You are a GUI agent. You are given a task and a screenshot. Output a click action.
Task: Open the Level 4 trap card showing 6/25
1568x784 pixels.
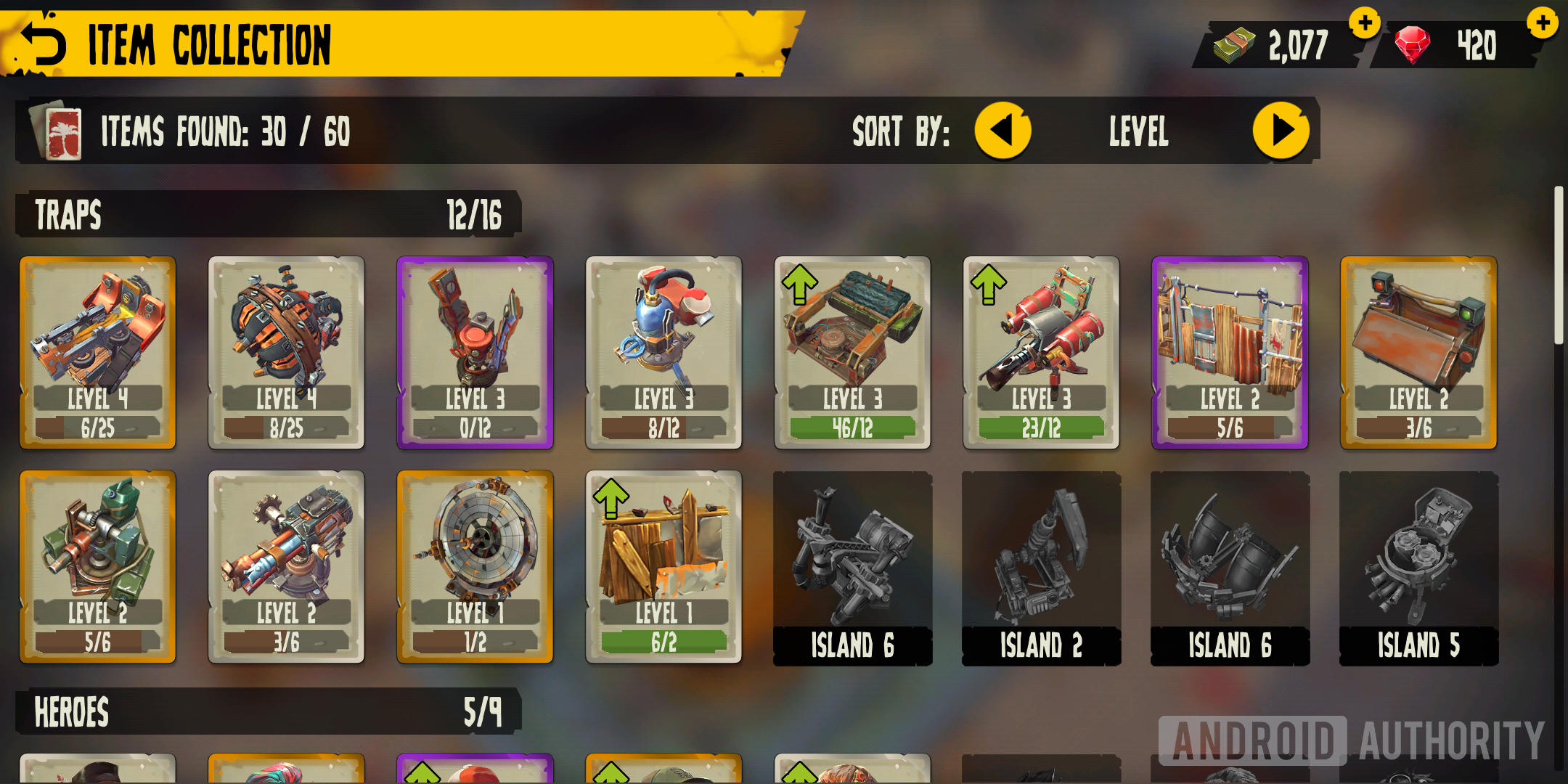98,352
